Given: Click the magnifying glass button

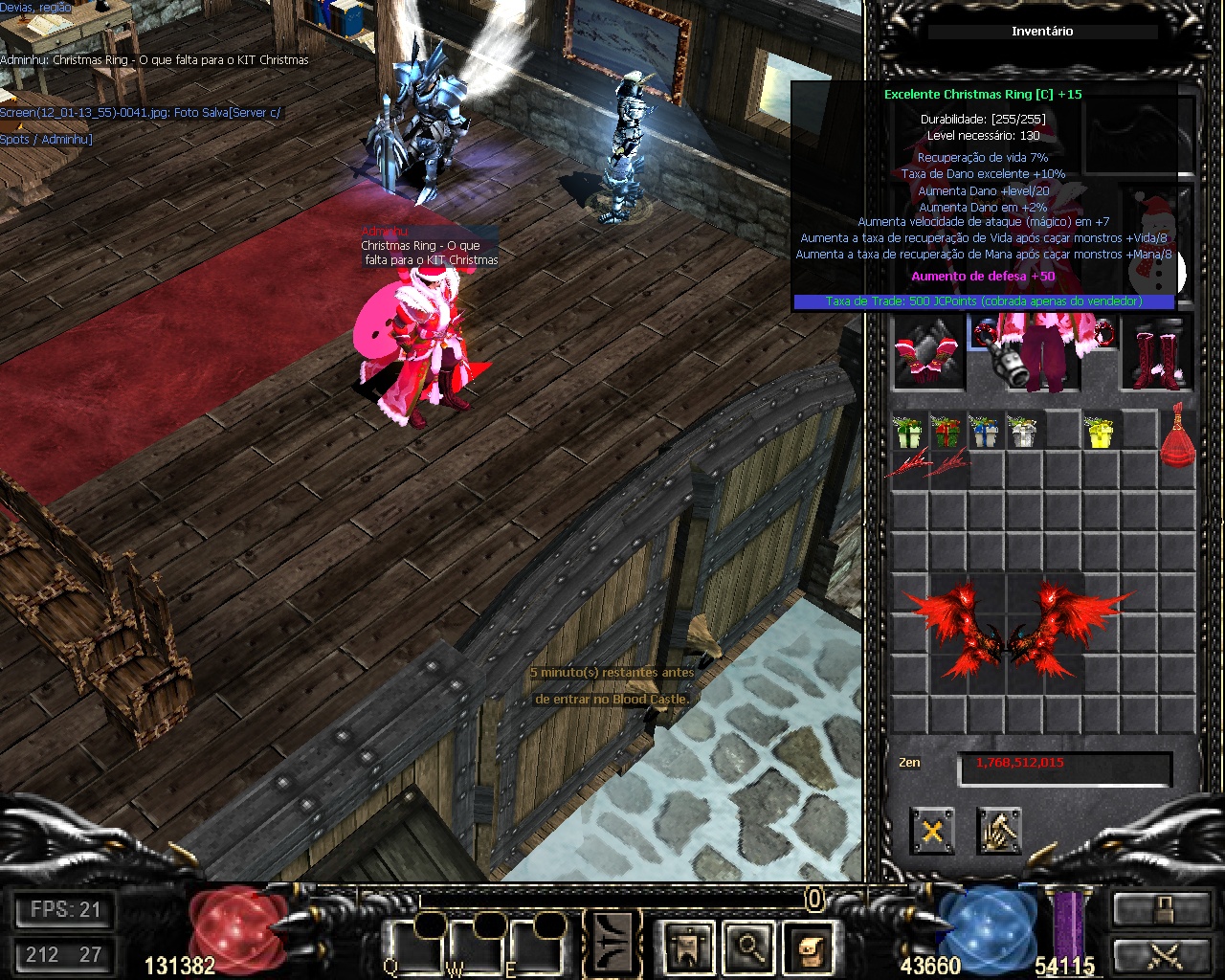Looking at the screenshot, I should coord(749,947).
